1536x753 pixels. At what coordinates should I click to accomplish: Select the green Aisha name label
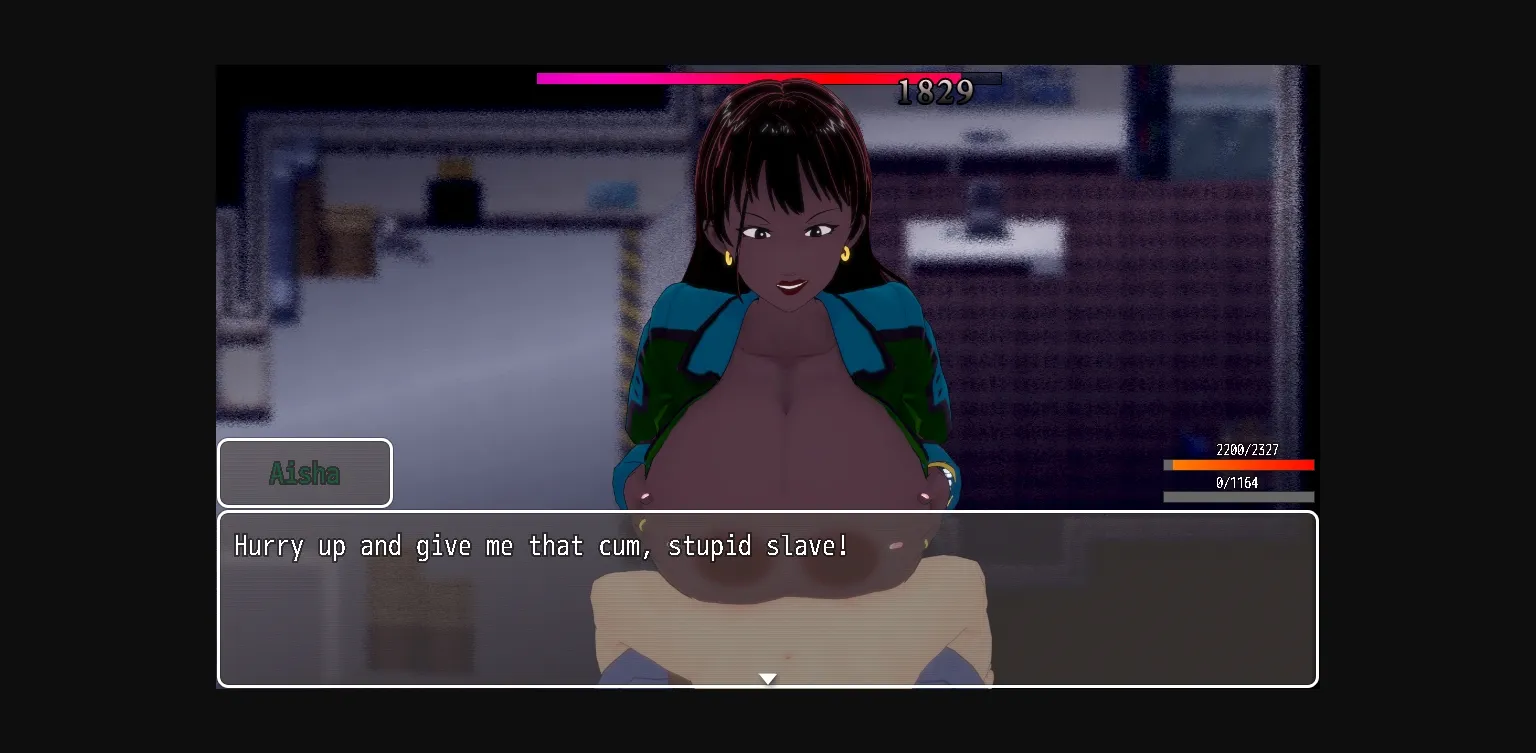(305, 472)
